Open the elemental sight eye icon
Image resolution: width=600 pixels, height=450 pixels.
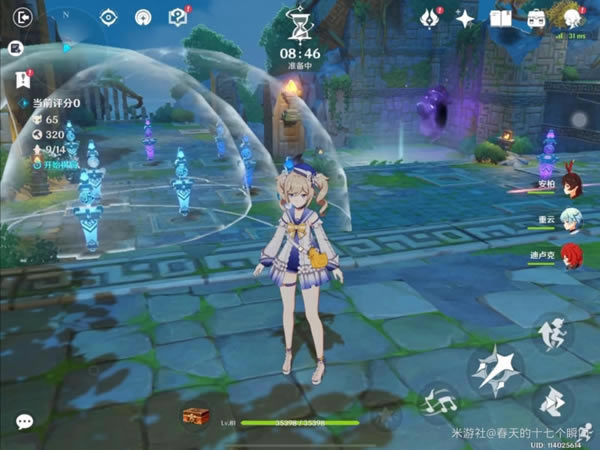(109, 17)
